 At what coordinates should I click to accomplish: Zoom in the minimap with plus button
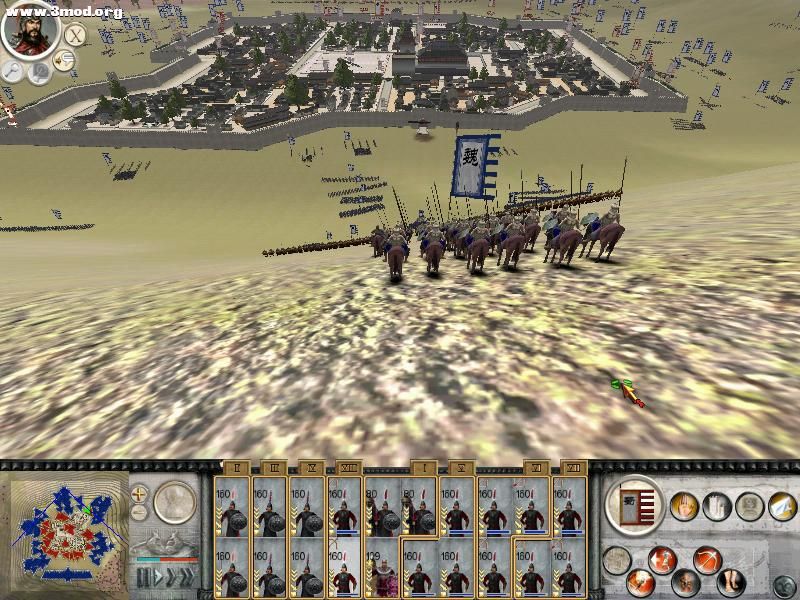139,493
